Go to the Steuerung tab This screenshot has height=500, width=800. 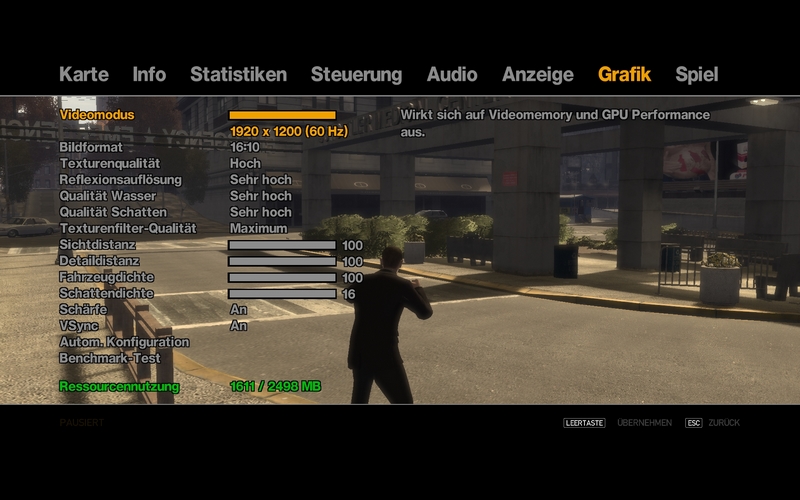click(356, 74)
